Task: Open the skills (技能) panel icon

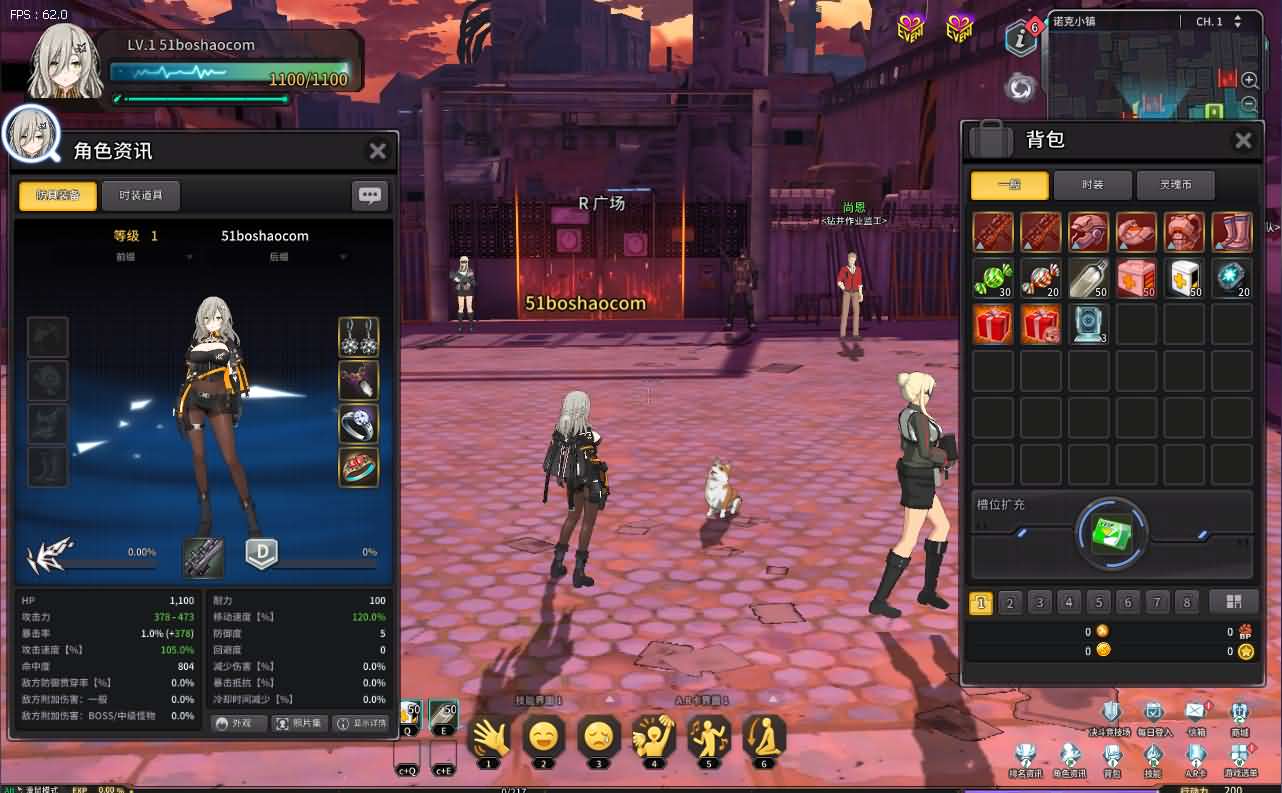Action: (1154, 755)
